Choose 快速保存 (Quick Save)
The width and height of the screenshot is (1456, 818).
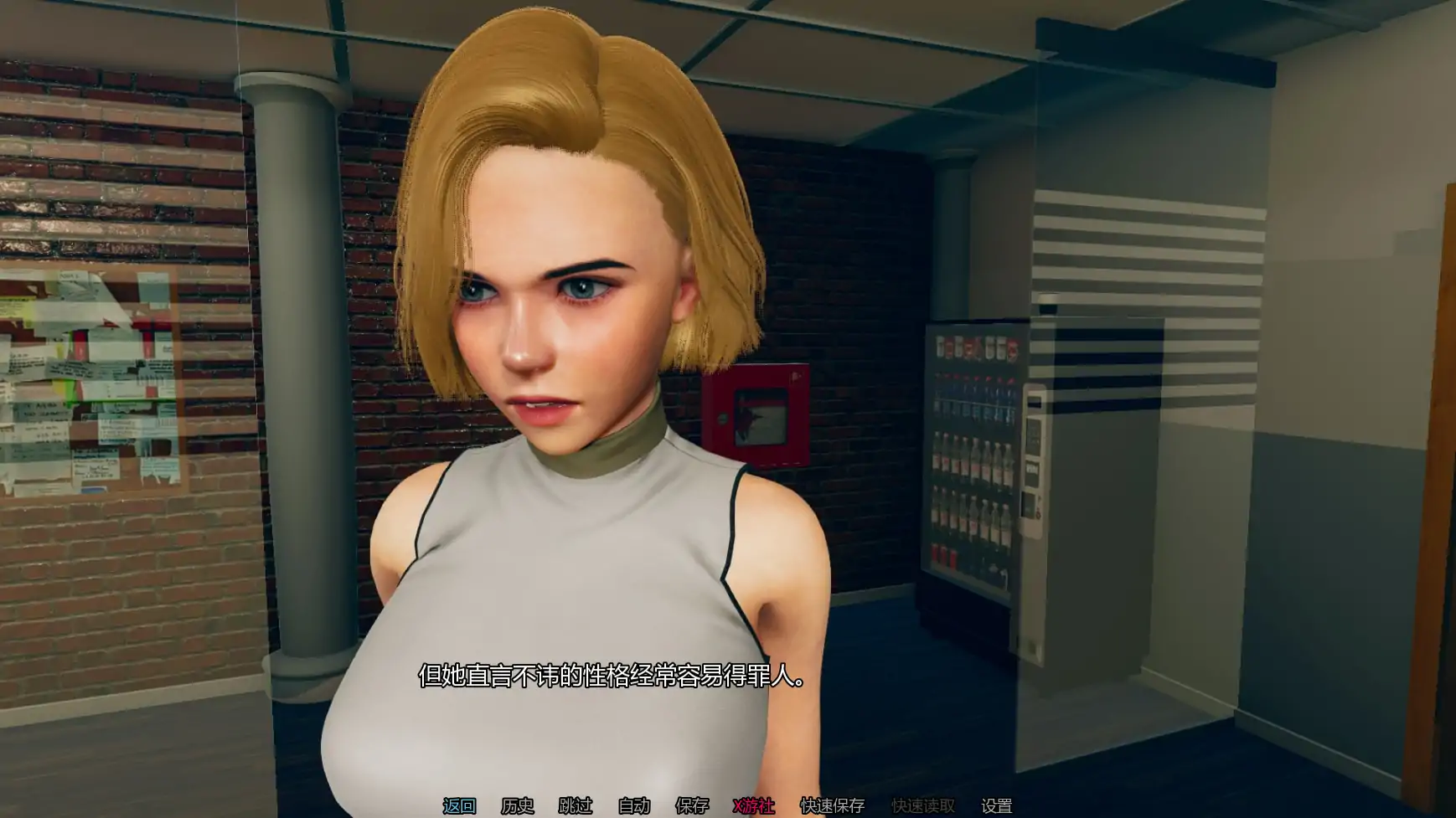[x=832, y=805]
